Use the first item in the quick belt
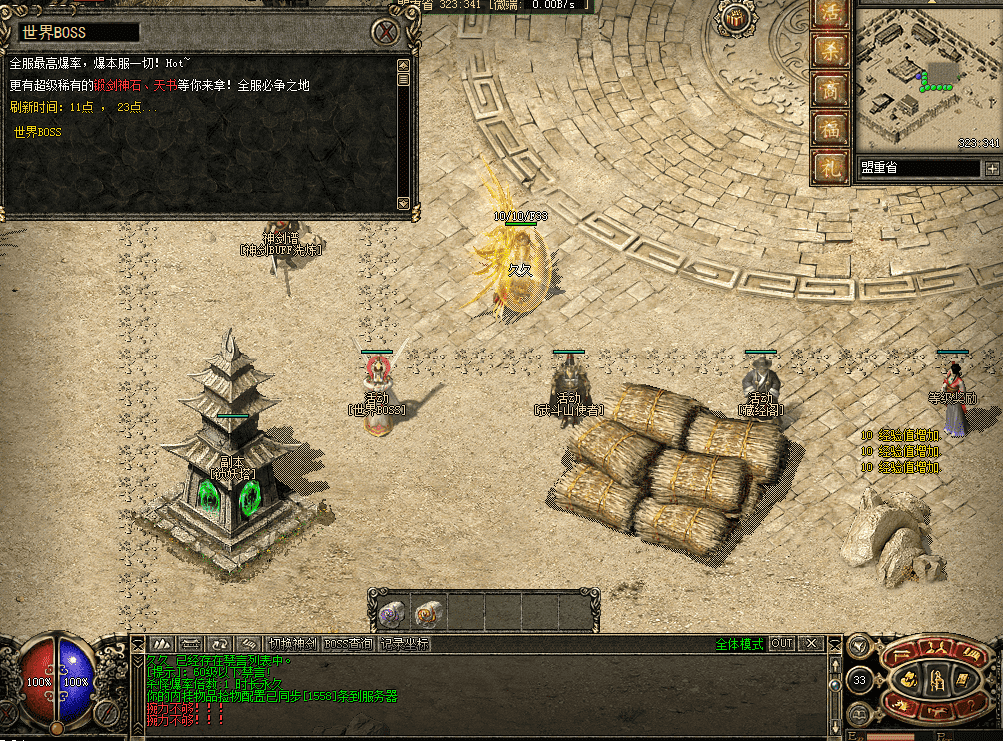The image size is (1003, 741). pos(390,611)
